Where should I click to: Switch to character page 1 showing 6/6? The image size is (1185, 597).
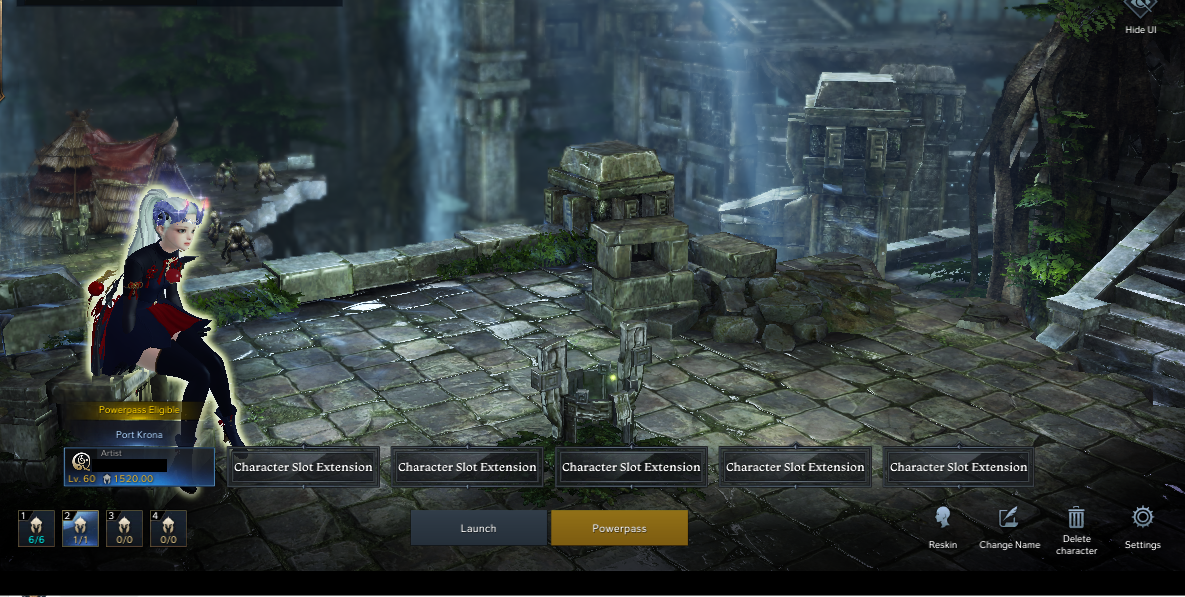pyautogui.click(x=36, y=529)
